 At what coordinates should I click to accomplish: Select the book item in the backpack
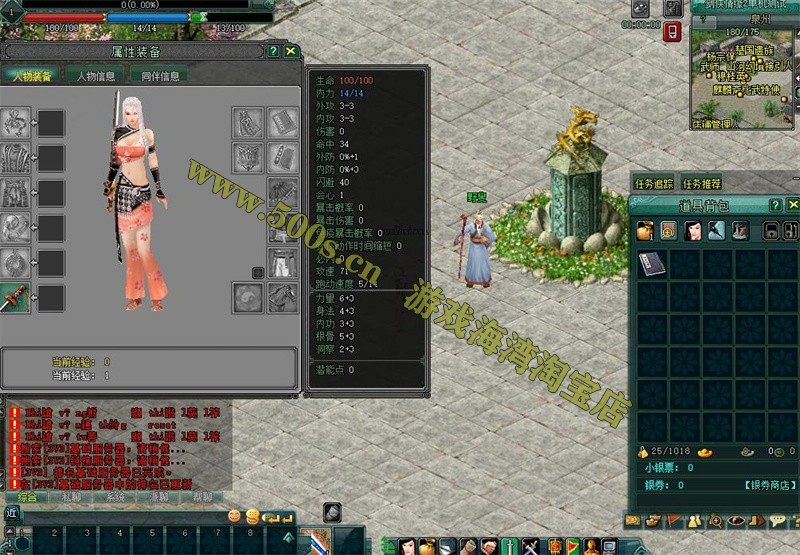tap(651, 263)
